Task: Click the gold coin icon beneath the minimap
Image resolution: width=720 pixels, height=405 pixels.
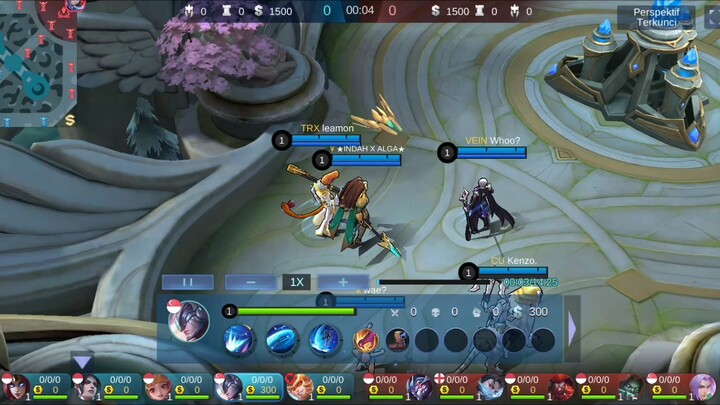Action: pyautogui.click(x=70, y=120)
